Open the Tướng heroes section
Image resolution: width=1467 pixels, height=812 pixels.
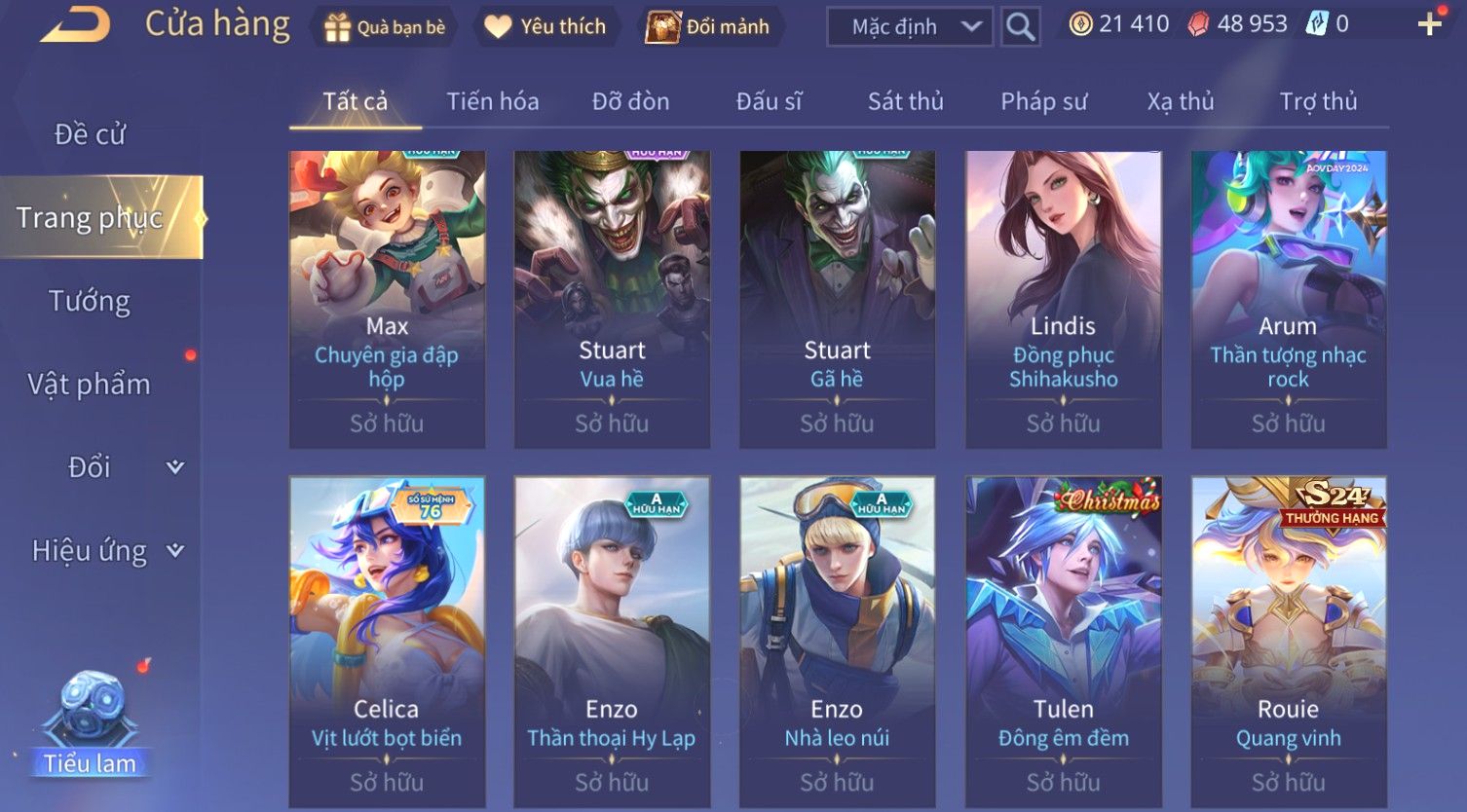90,302
